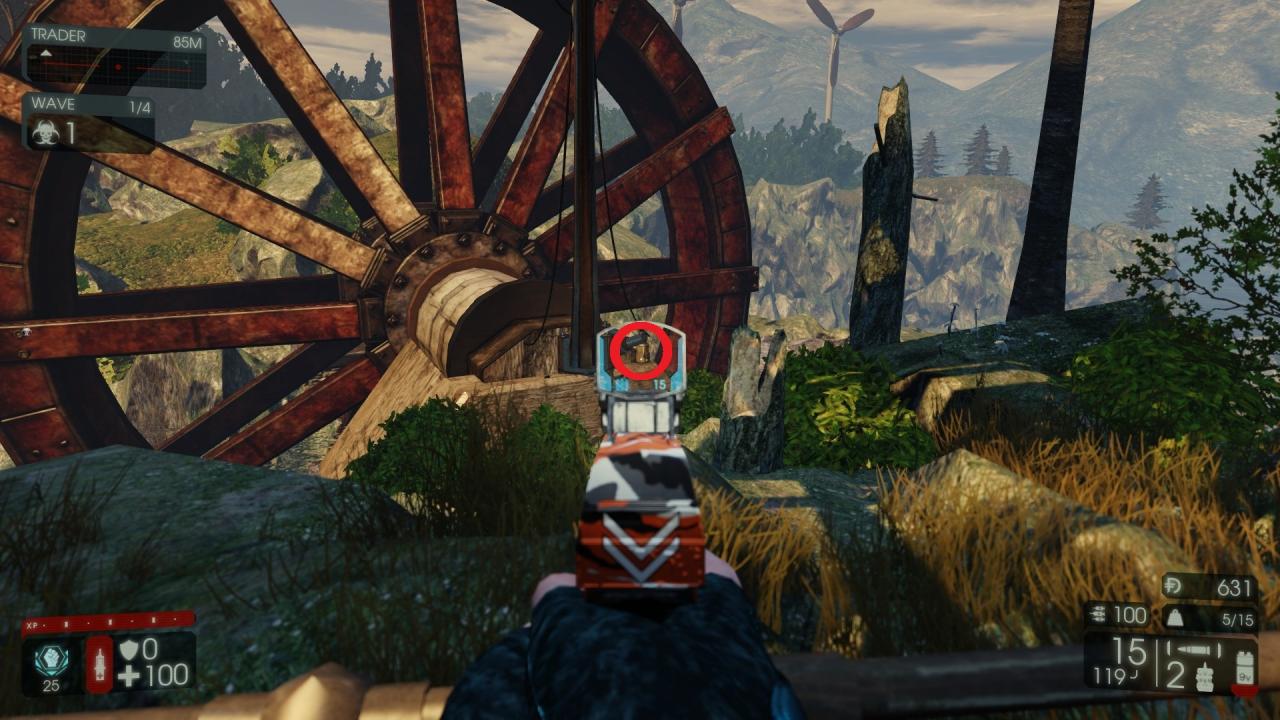Viewport: 1280px width, 720px height.
Task: Use the red healing syringe icon
Action: [100, 663]
